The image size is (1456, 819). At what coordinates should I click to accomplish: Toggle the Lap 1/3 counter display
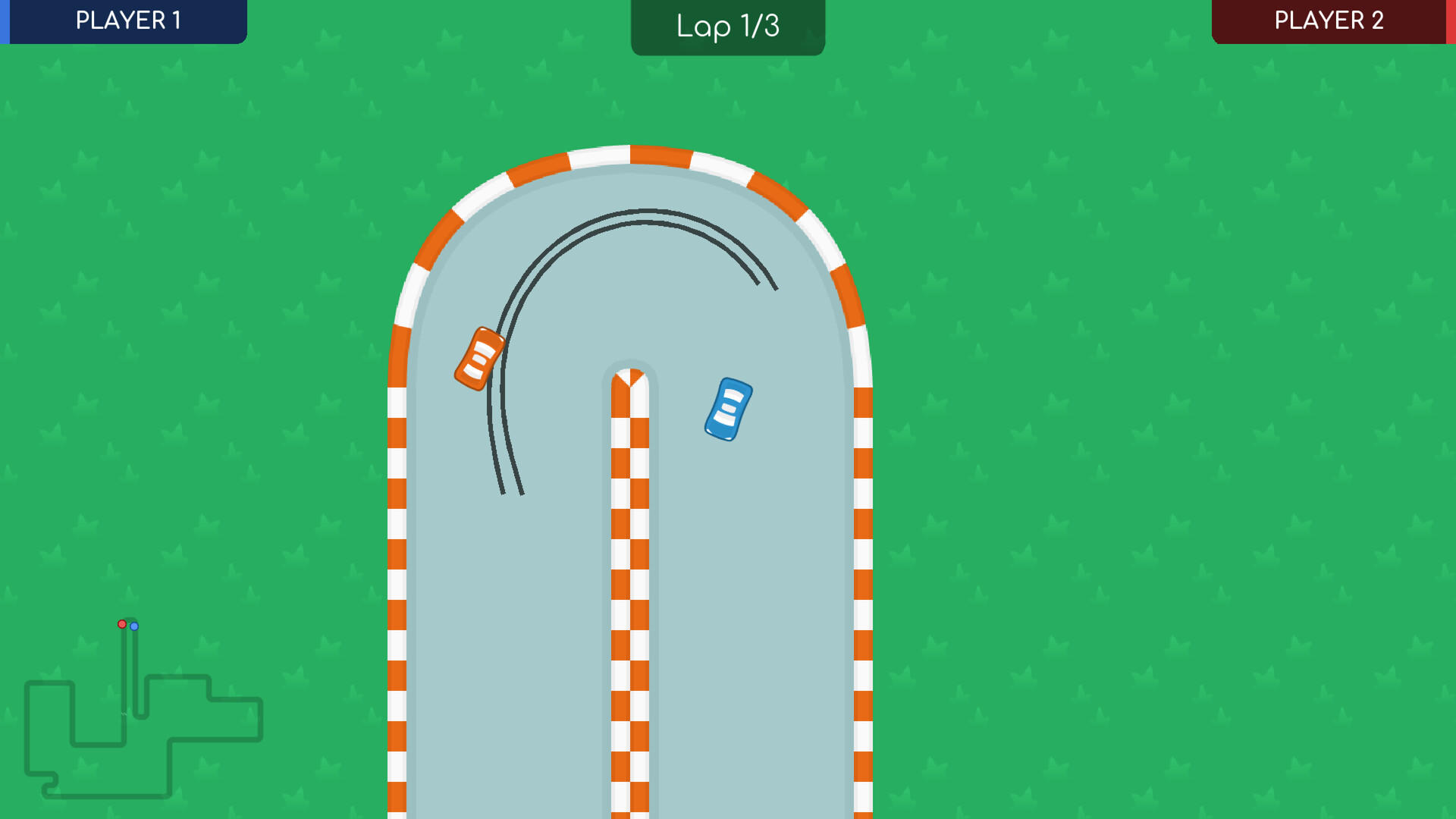pyautogui.click(x=726, y=27)
